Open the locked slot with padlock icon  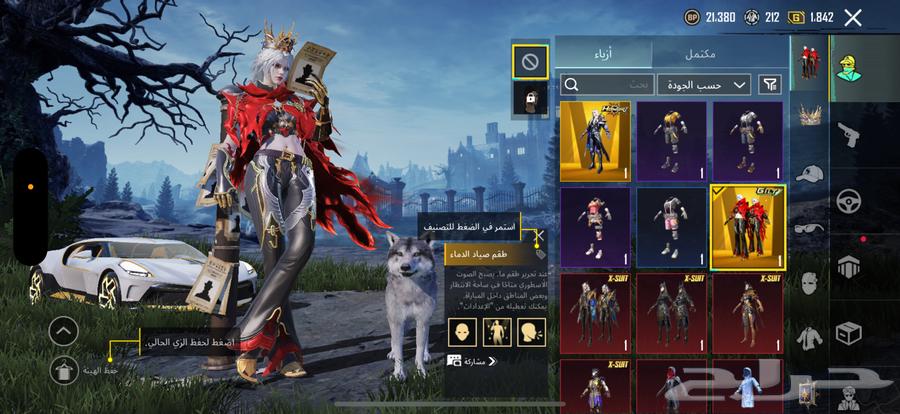529,98
